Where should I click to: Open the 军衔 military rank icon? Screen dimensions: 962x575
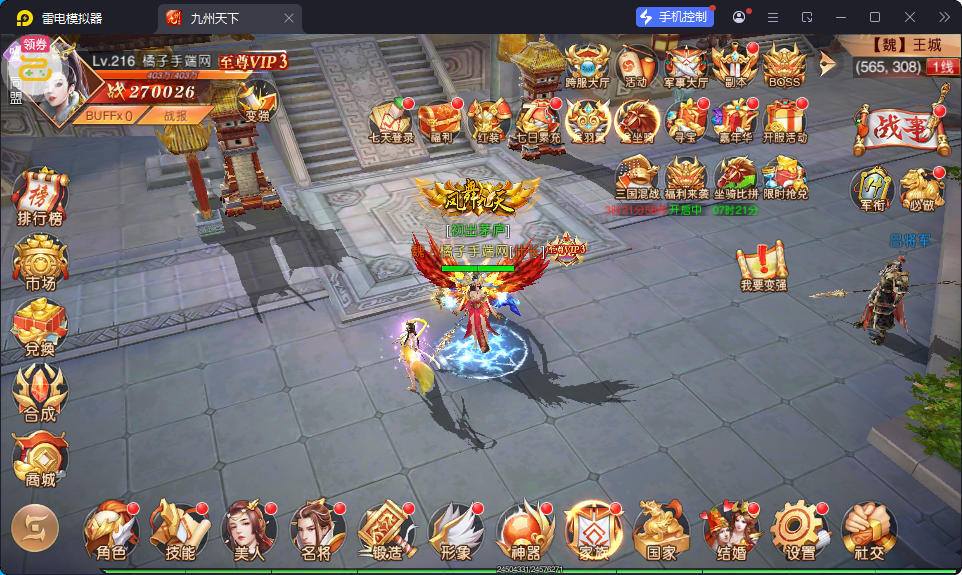click(x=871, y=189)
